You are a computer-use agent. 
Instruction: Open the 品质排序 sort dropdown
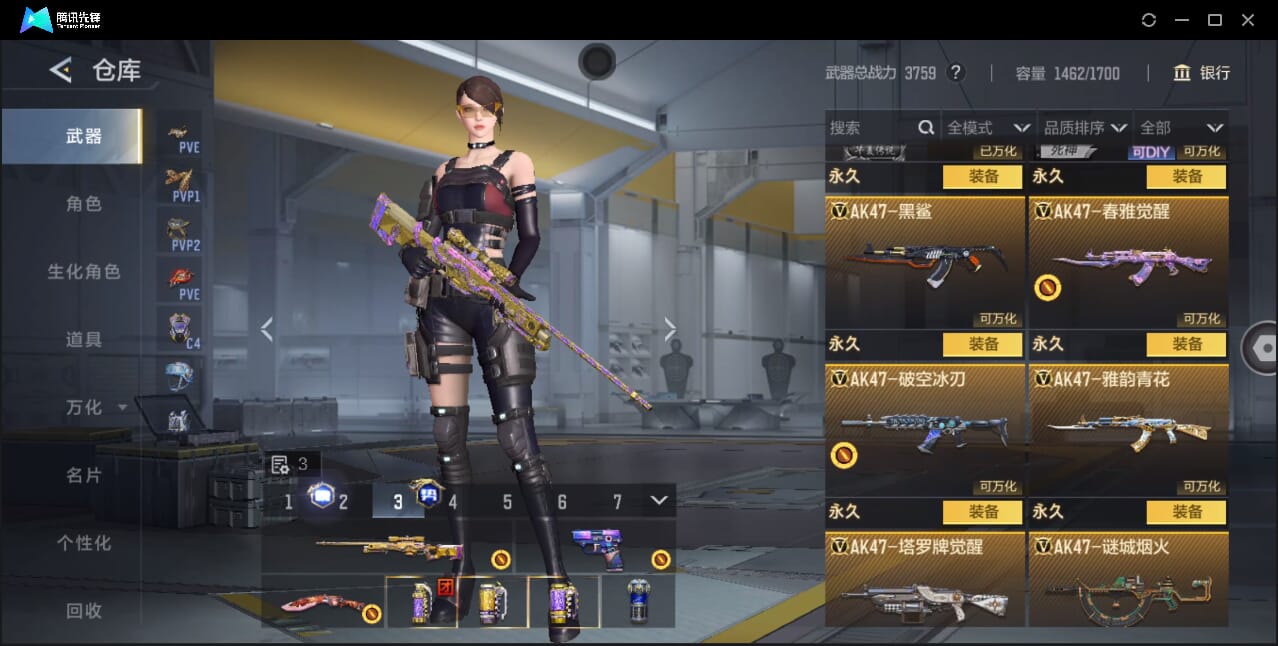click(x=1085, y=128)
